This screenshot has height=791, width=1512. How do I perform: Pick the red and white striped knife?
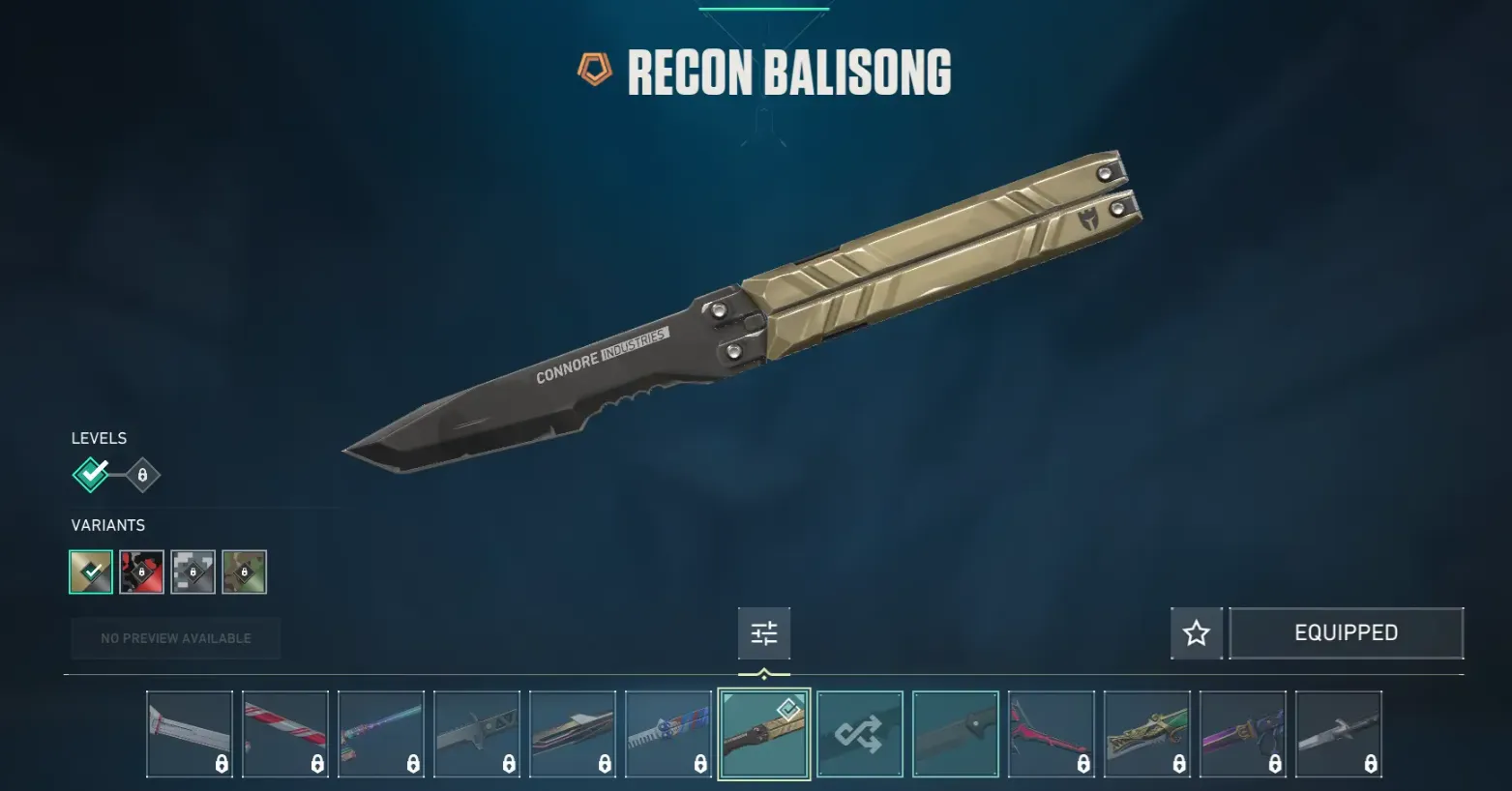coord(285,734)
